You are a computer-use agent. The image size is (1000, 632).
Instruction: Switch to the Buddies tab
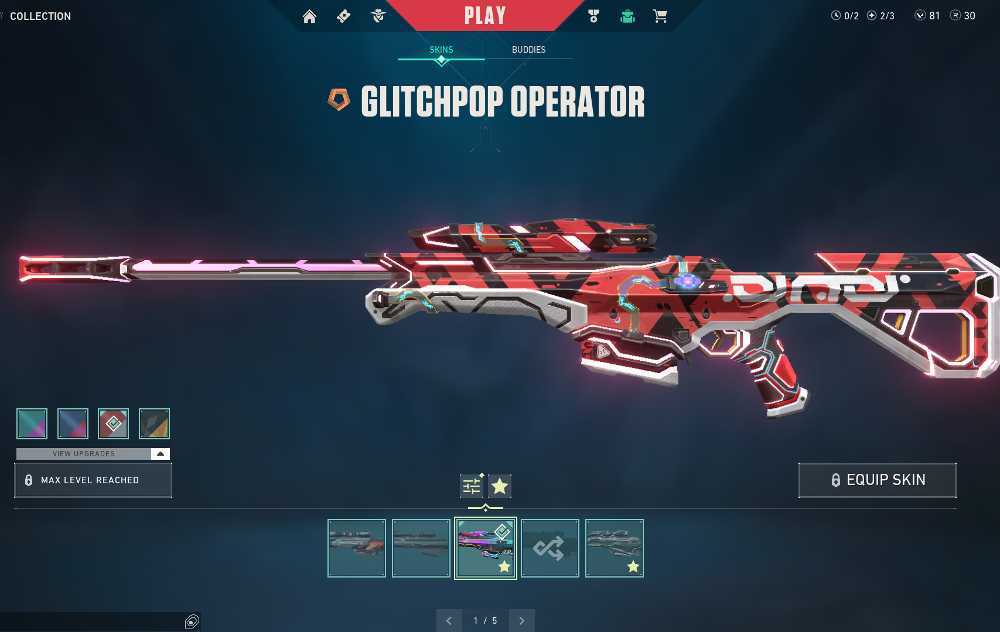click(x=528, y=49)
